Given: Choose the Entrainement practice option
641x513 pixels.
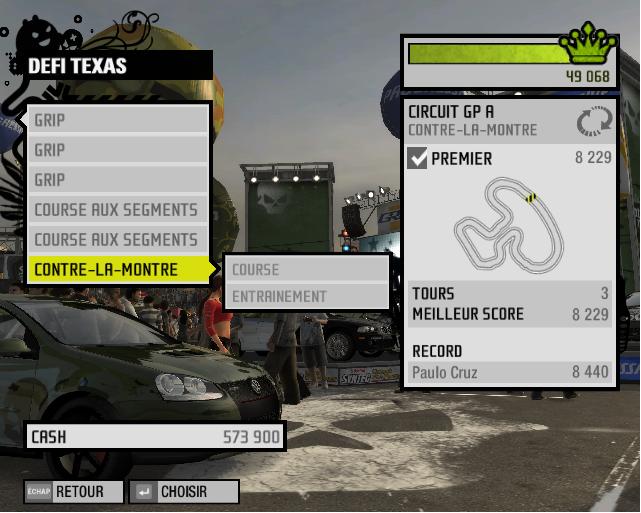Looking at the screenshot, I should [x=308, y=296].
